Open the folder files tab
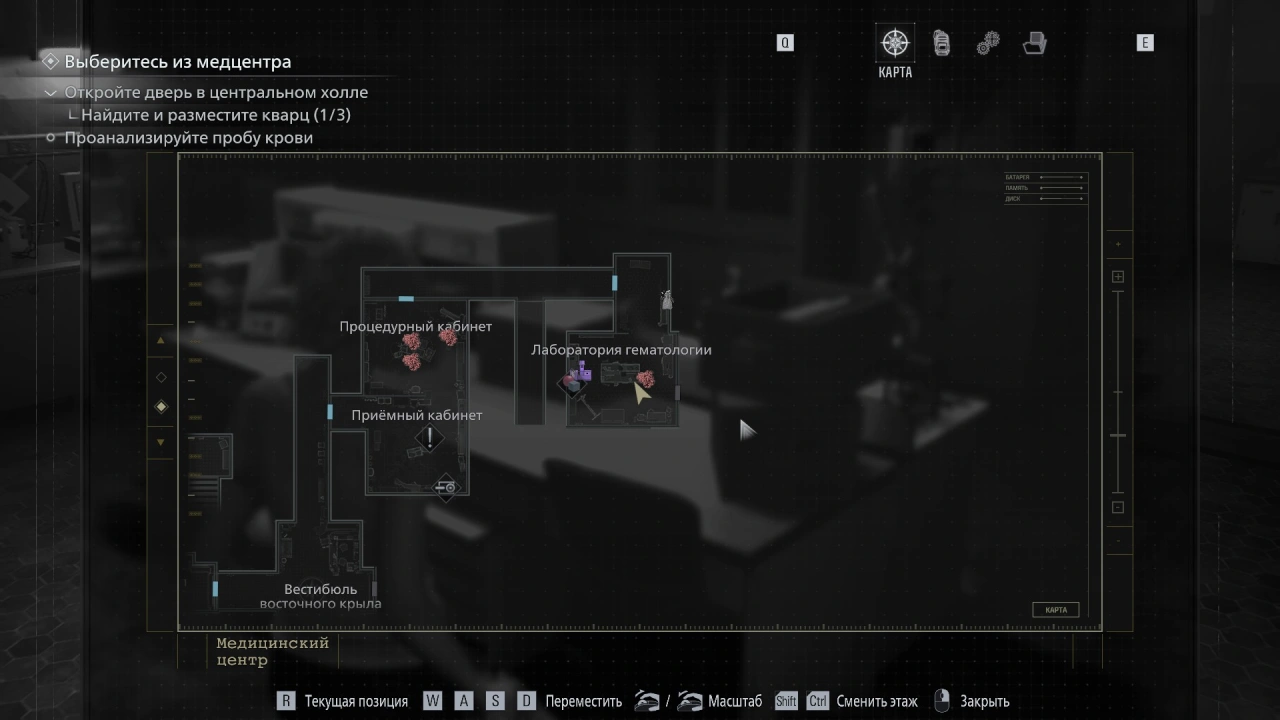Image resolution: width=1280 pixels, height=720 pixels. point(1035,43)
